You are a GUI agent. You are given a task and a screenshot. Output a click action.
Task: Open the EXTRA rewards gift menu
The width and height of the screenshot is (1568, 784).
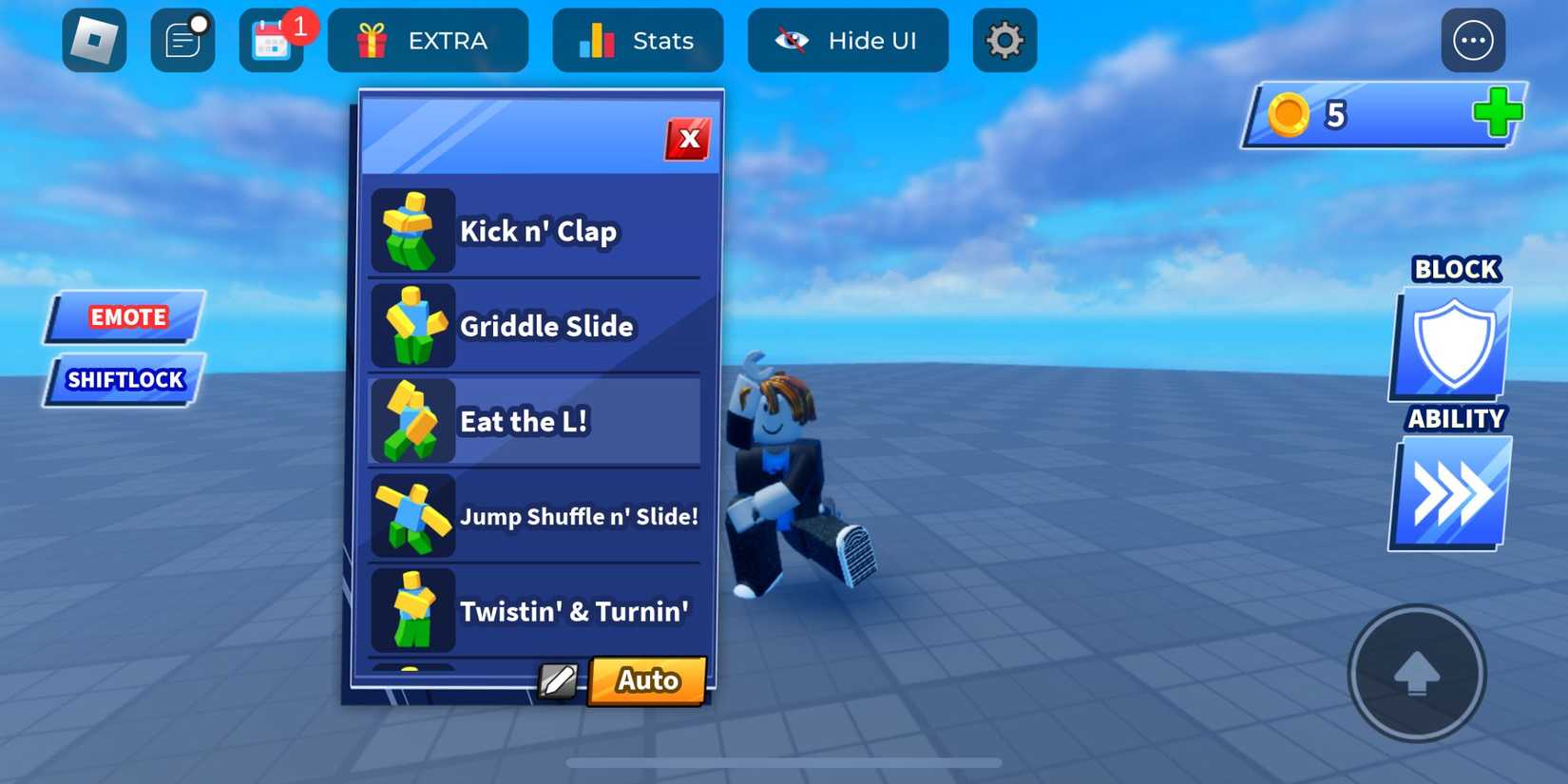[428, 40]
